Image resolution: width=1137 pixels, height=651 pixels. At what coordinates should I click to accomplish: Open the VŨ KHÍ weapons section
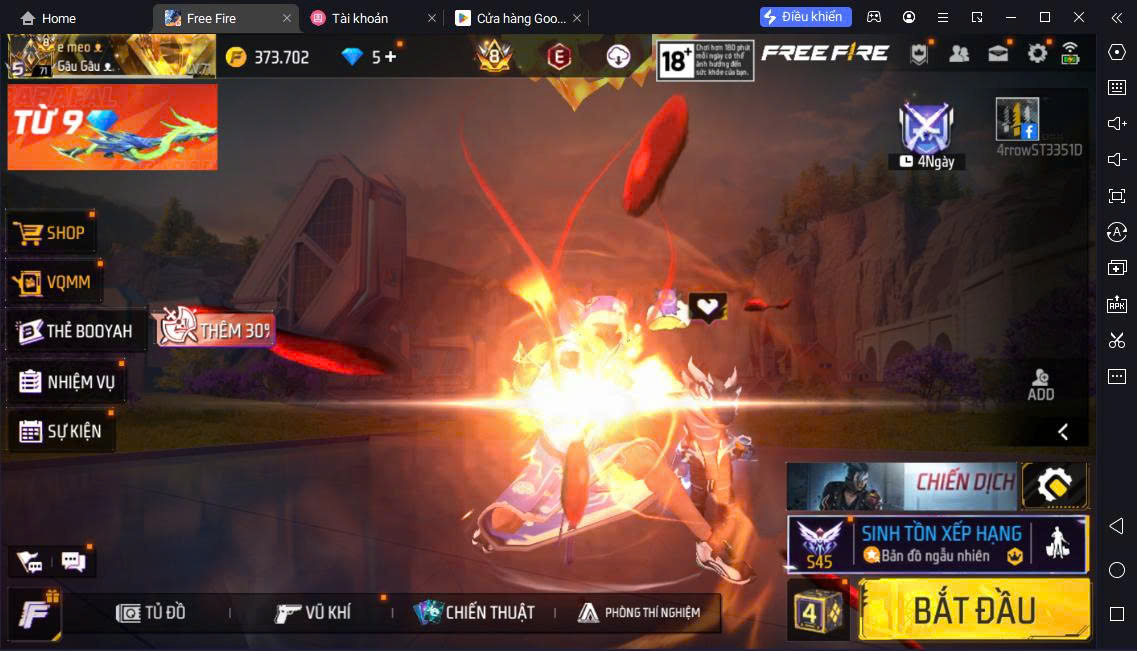coord(313,613)
